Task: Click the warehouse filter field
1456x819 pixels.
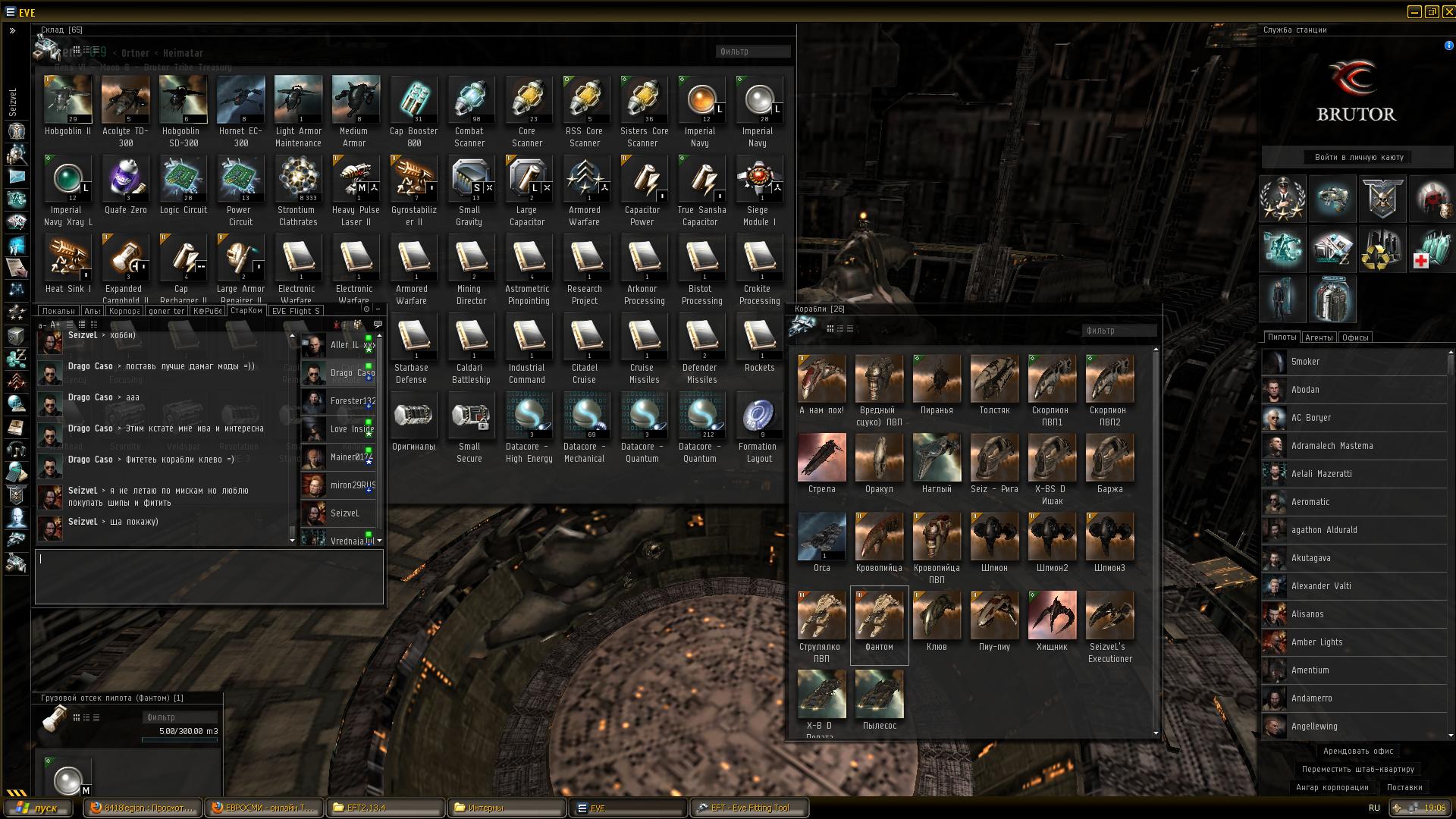Action: [x=752, y=52]
